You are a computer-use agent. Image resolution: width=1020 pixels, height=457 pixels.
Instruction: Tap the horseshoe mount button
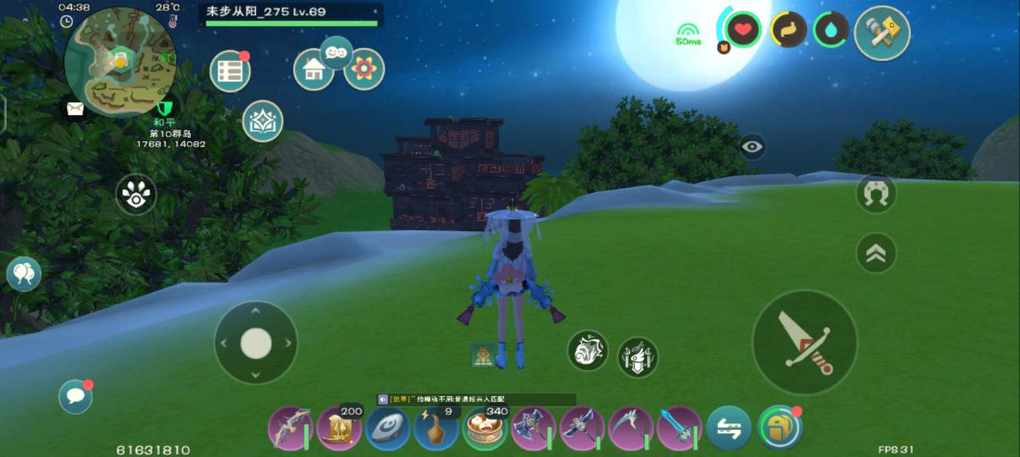click(x=876, y=193)
